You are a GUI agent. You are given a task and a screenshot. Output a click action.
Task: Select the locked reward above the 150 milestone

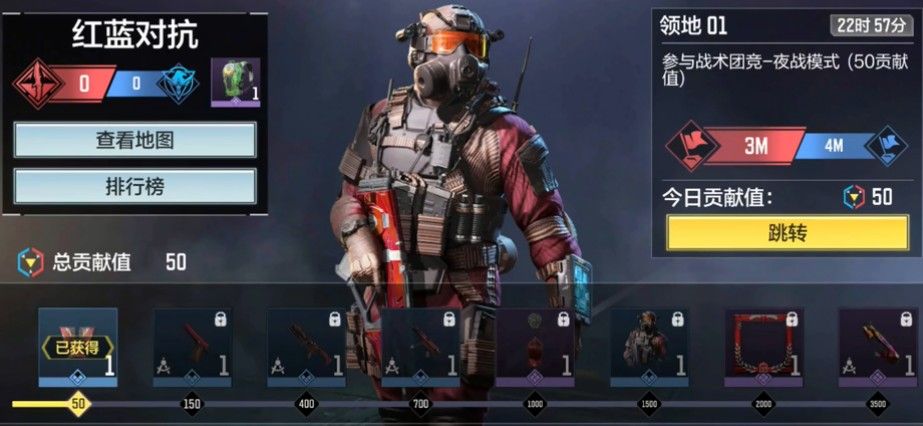pyautogui.click(x=192, y=347)
